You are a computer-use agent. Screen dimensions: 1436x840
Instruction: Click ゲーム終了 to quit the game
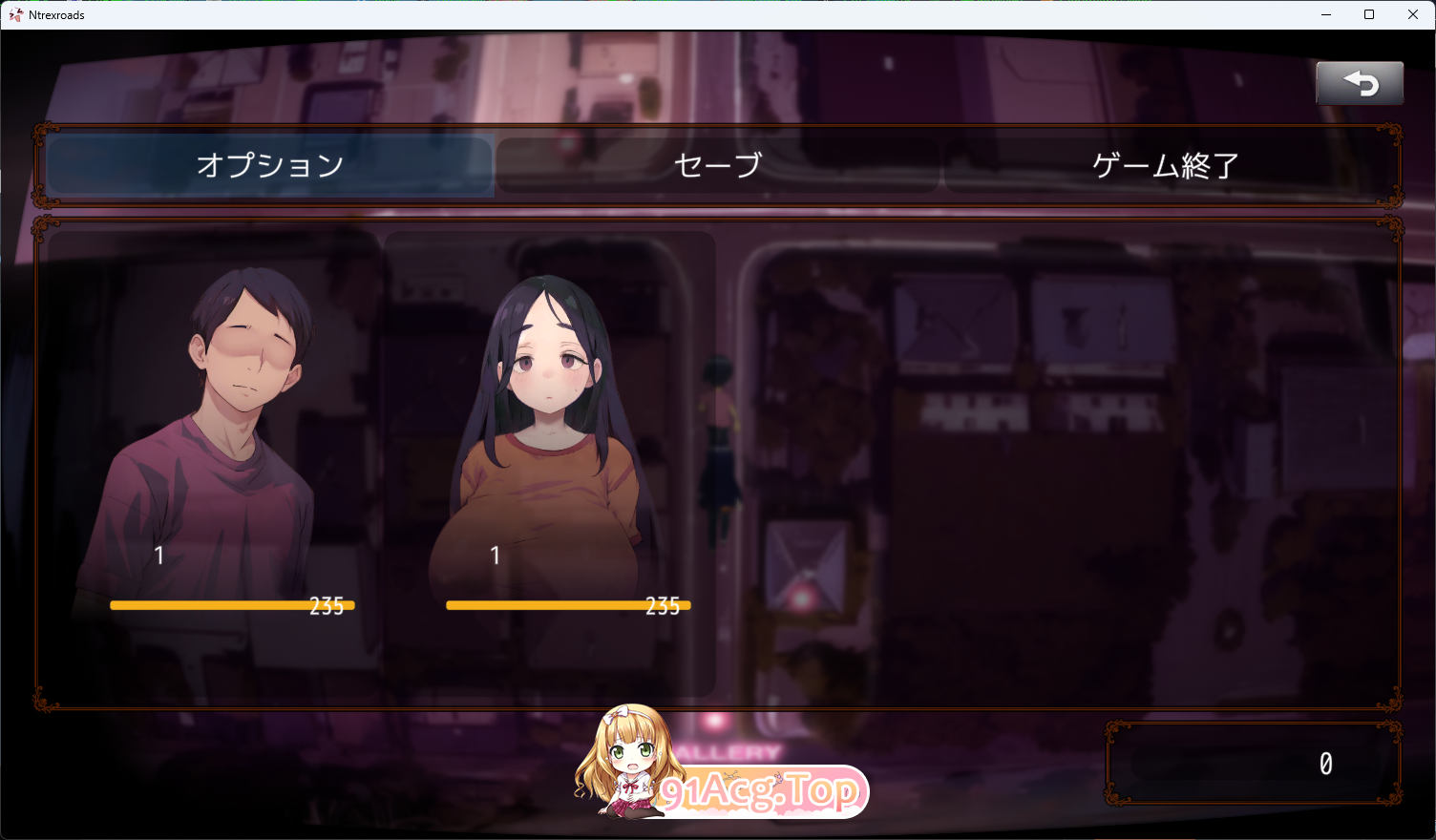1167,165
